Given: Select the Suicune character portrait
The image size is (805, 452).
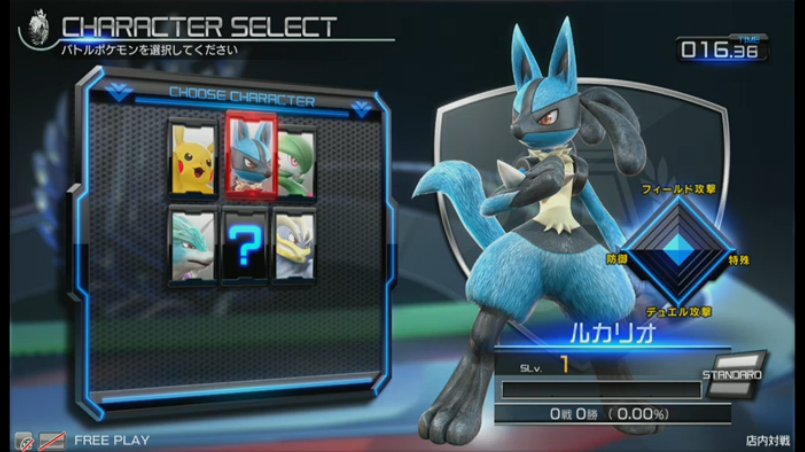Looking at the screenshot, I should click(x=191, y=243).
